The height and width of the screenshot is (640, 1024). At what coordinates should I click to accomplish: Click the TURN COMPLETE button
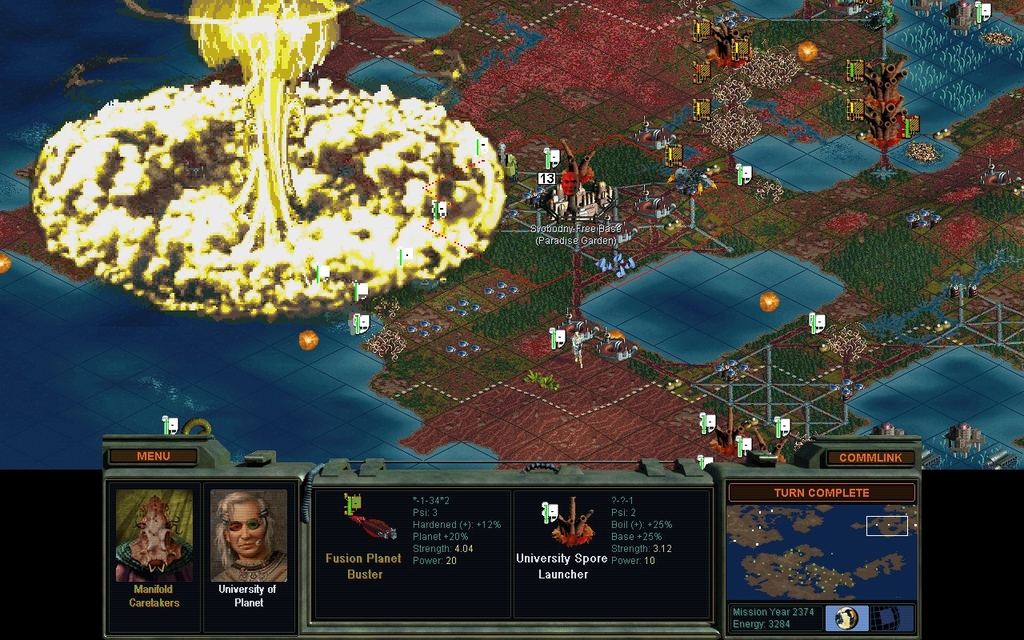point(820,492)
